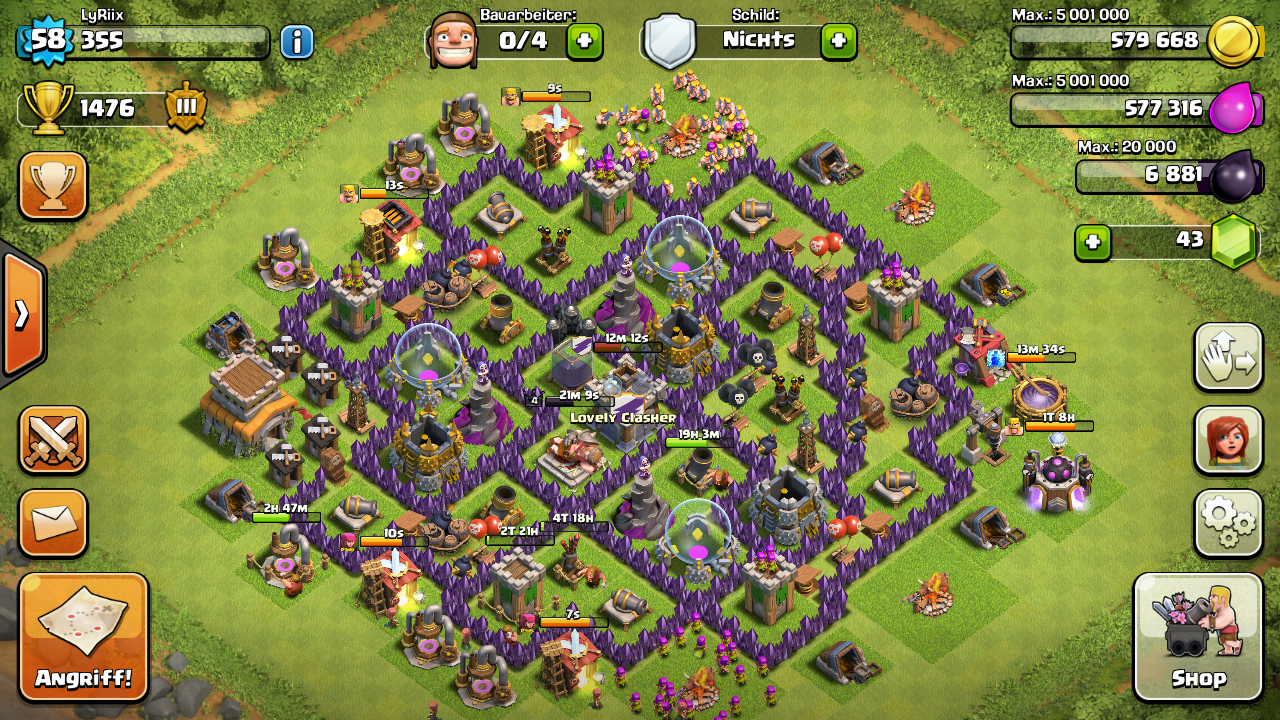
Task: Click the blue player info button
Action: (296, 41)
